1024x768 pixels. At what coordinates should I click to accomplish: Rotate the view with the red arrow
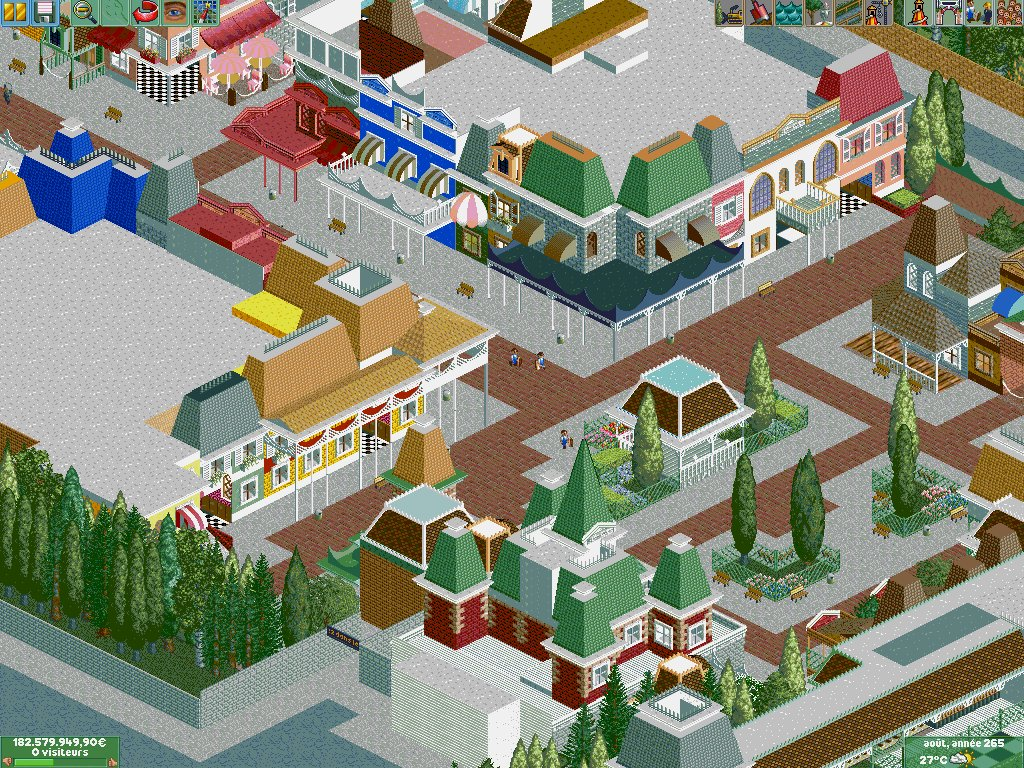coord(146,12)
